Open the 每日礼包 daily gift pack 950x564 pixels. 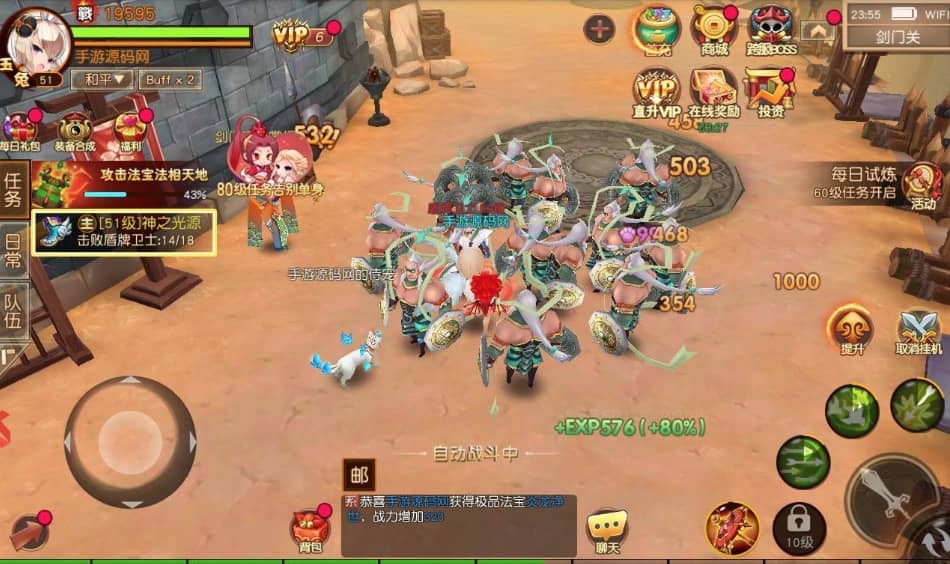[20, 131]
